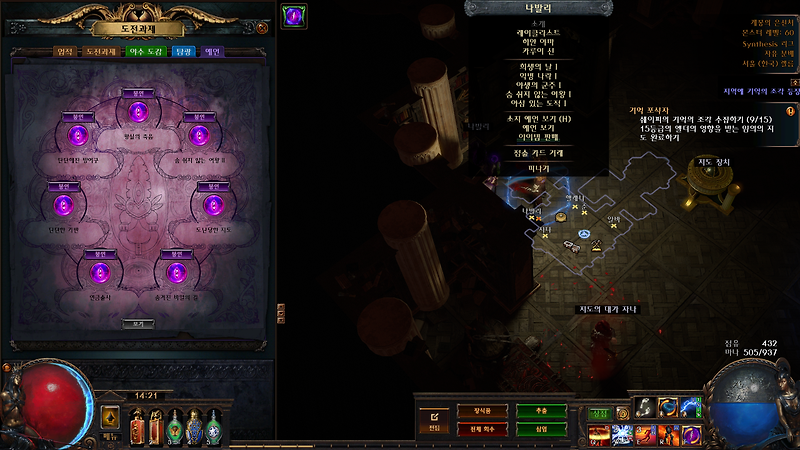Image resolution: width=800 pixels, height=450 pixels.
Task: Switch to the 업적 tab
Action: tap(63, 52)
